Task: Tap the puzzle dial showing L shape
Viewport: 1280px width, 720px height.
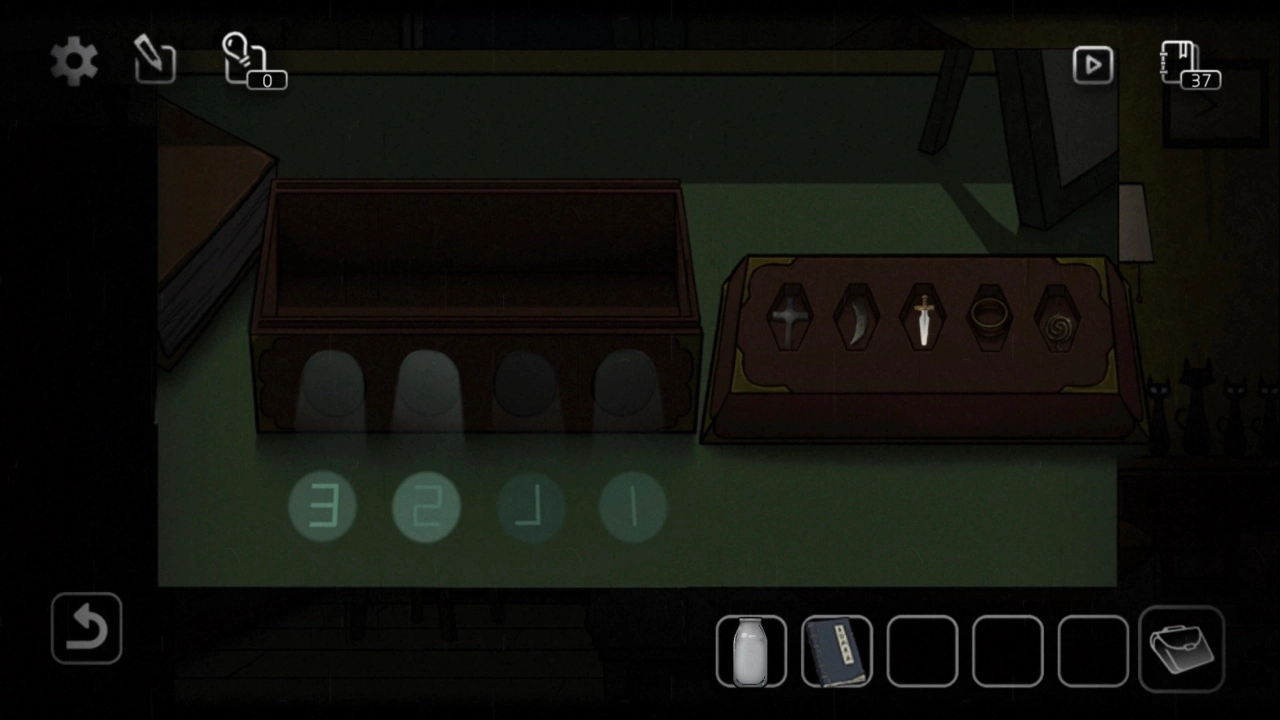Action: [530, 507]
